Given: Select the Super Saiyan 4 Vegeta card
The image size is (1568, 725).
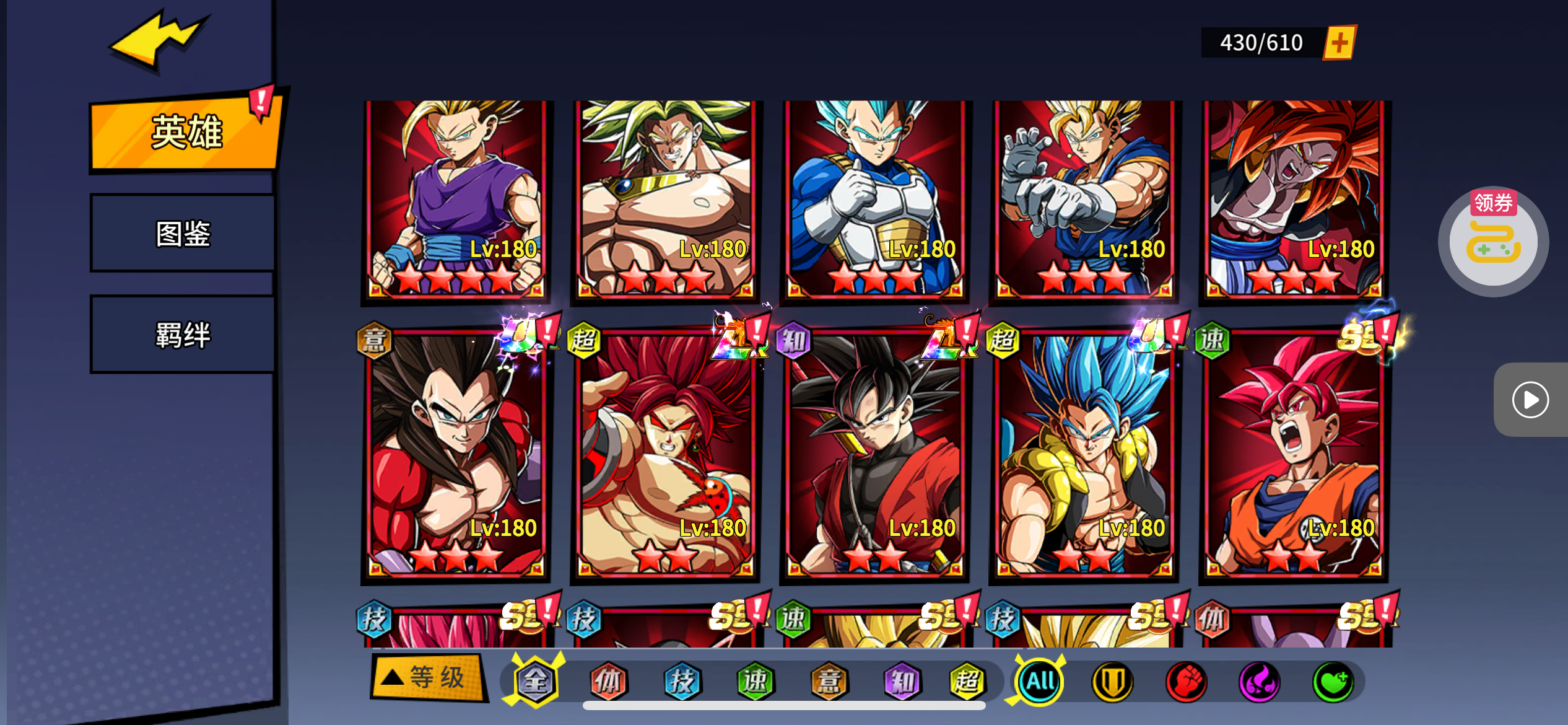Looking at the screenshot, I should point(456,455).
